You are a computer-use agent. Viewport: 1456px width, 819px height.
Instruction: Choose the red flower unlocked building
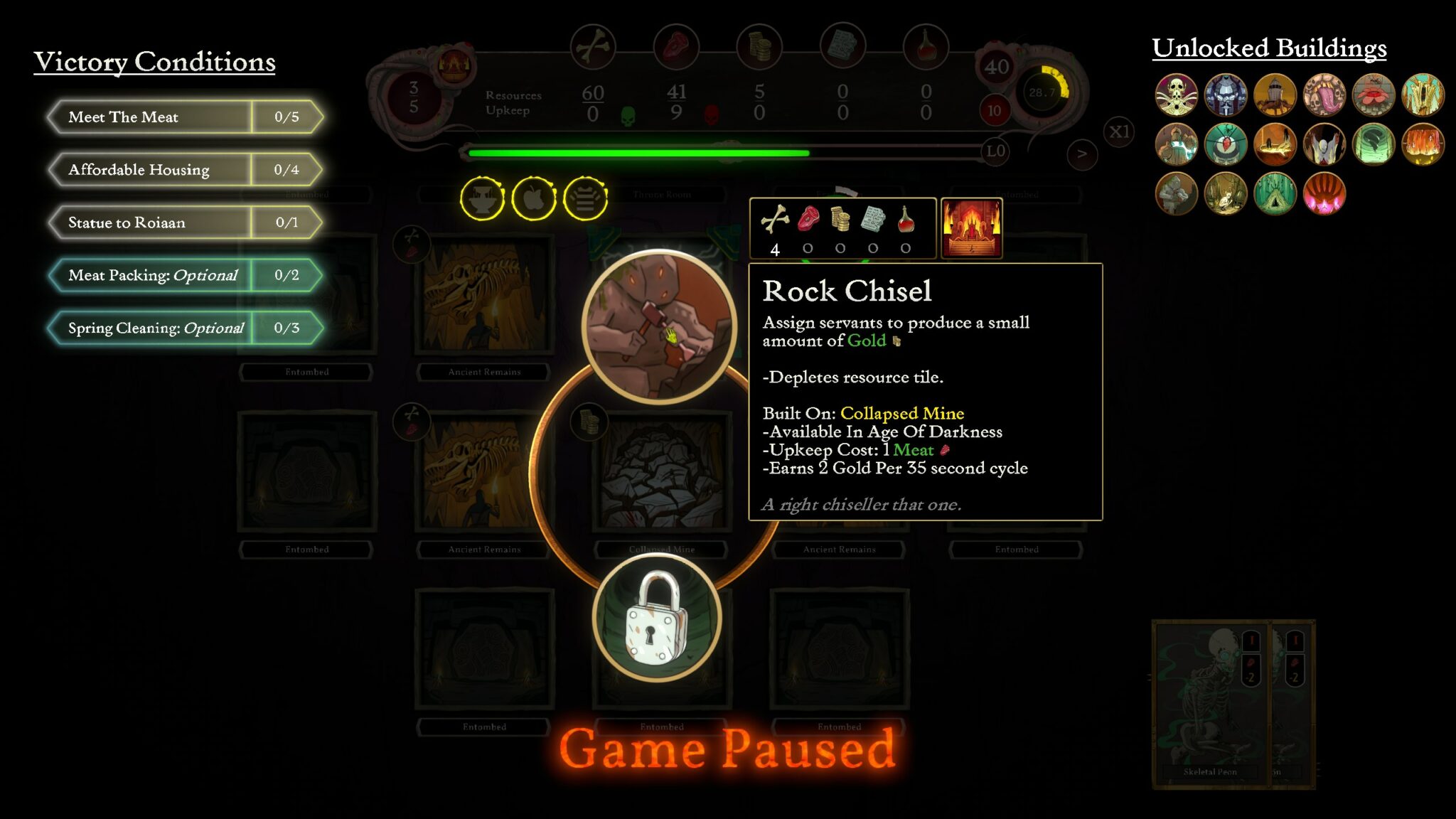(x=1374, y=95)
